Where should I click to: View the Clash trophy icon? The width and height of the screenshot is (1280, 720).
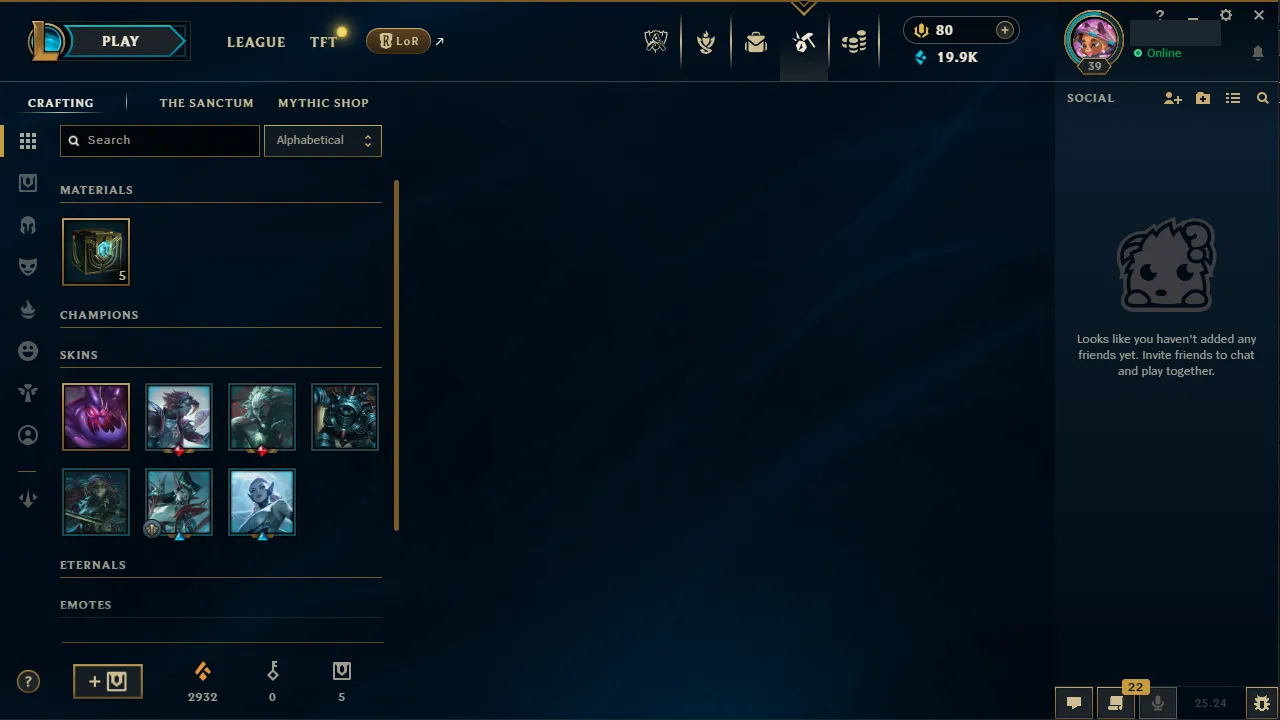(706, 41)
